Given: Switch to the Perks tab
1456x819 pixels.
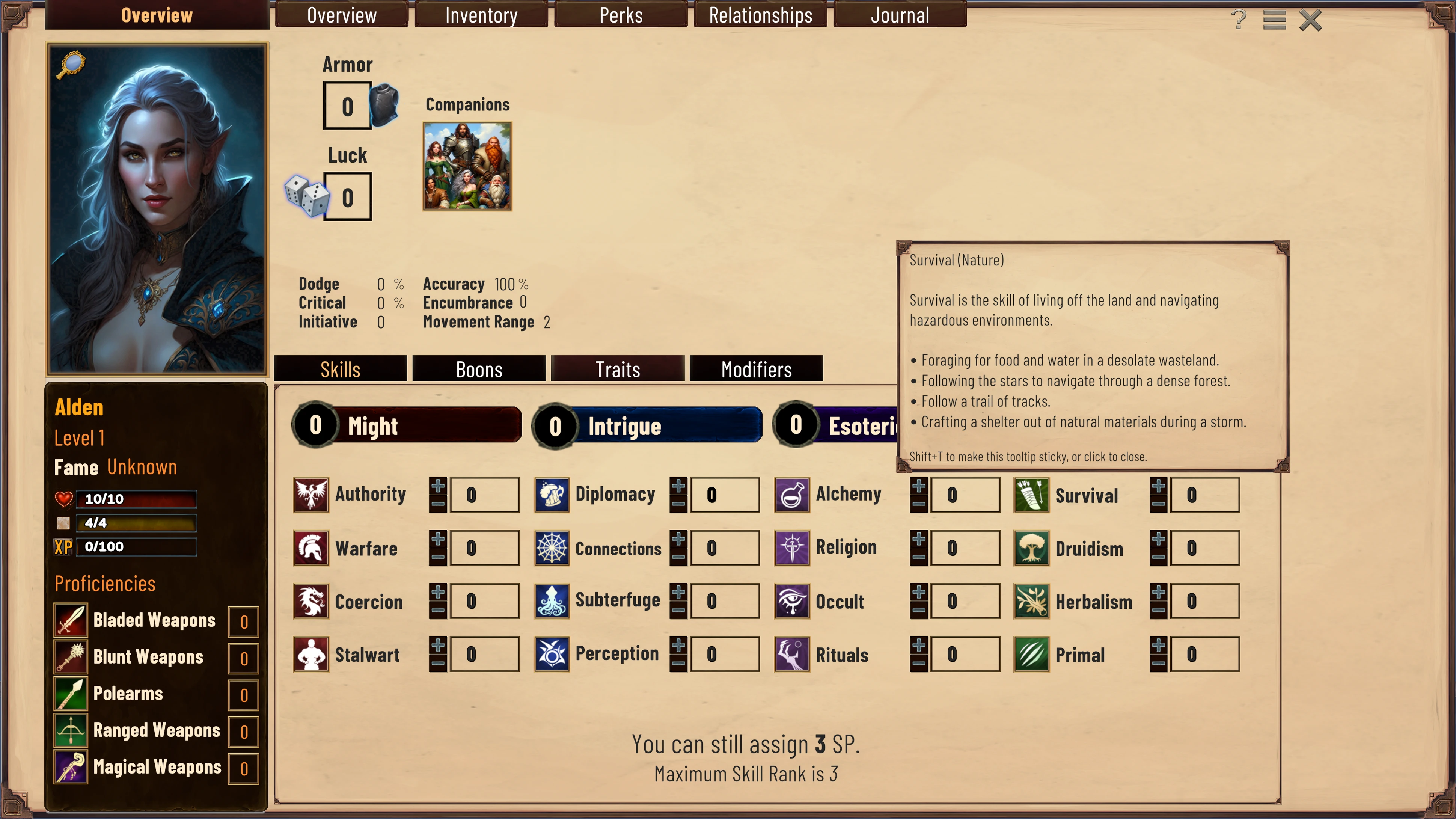Looking at the screenshot, I should point(621,15).
